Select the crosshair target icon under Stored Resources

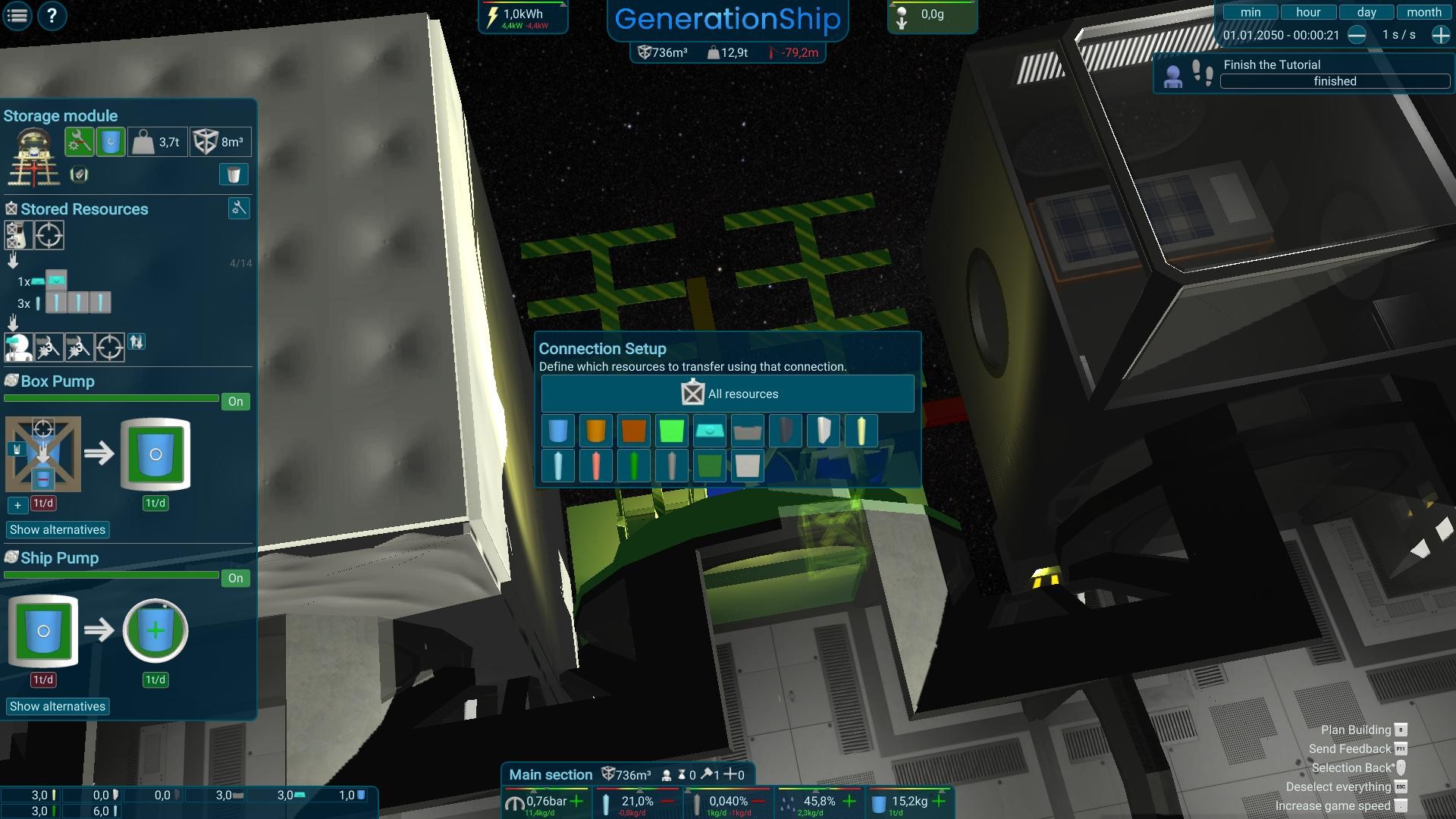49,235
